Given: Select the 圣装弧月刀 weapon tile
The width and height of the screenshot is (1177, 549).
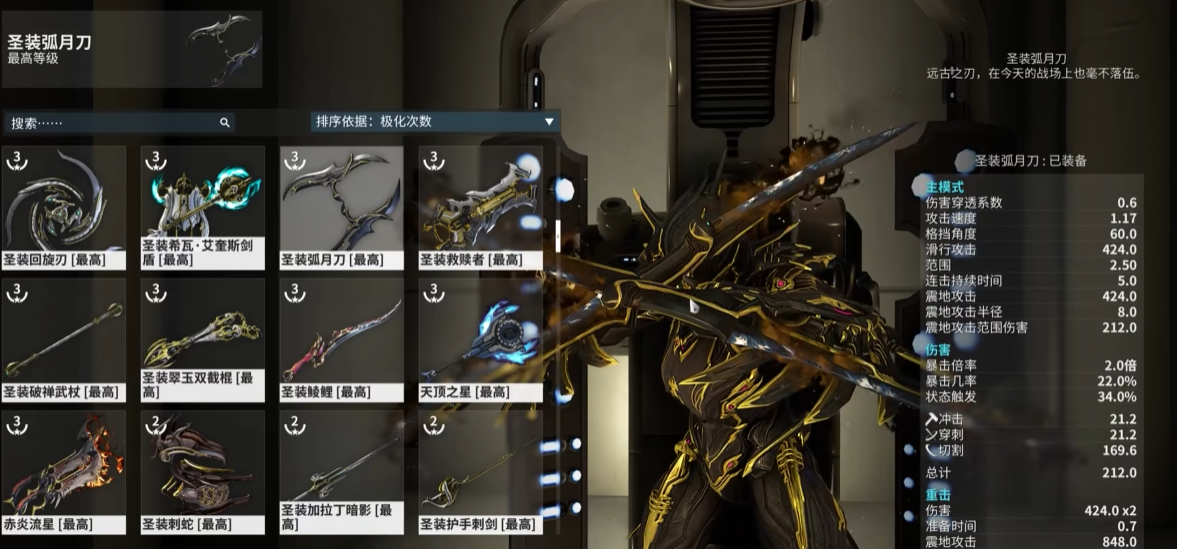Looking at the screenshot, I should (x=342, y=207).
